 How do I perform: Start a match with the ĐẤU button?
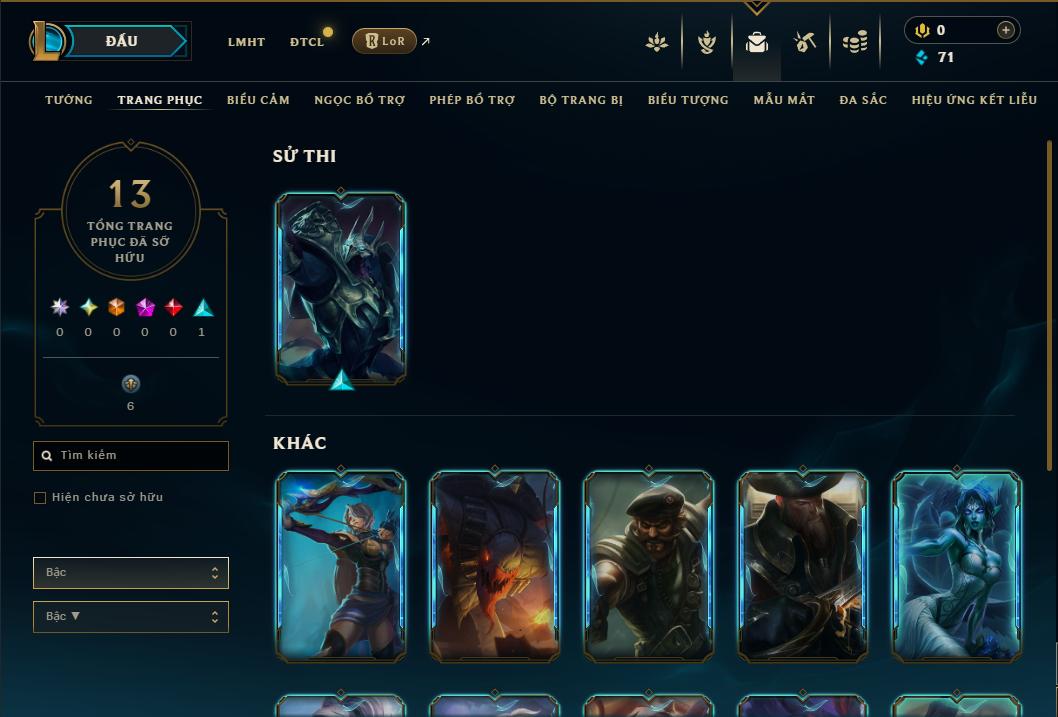point(122,41)
